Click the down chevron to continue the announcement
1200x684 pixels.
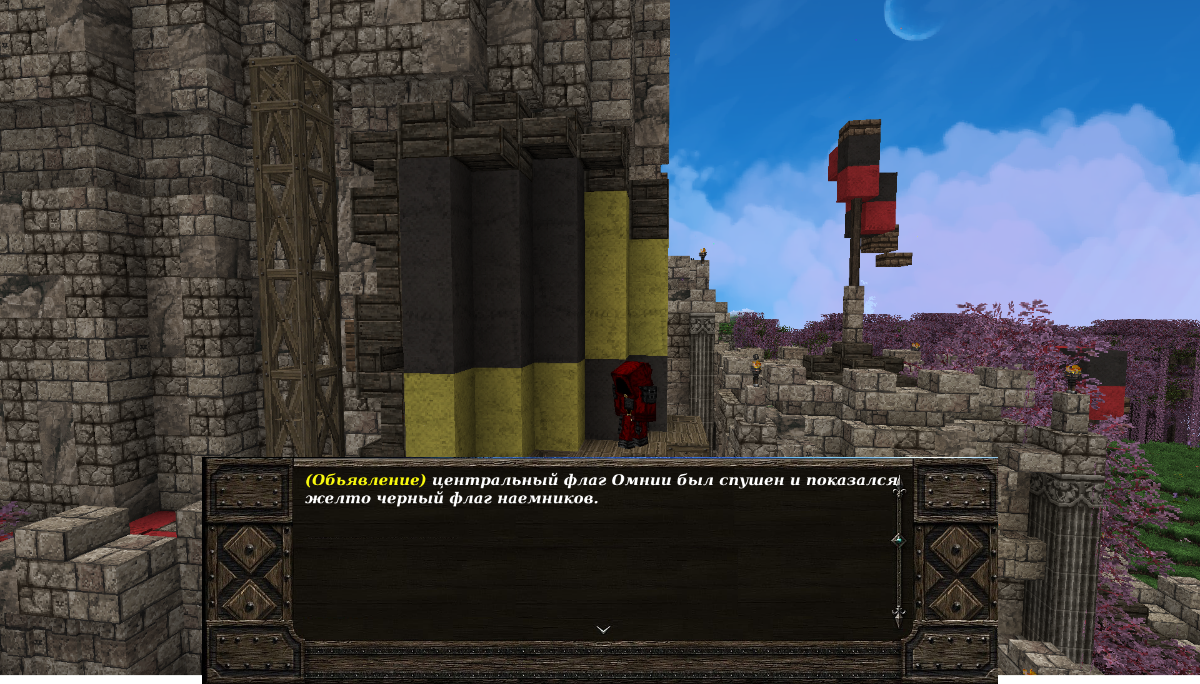[603, 629]
